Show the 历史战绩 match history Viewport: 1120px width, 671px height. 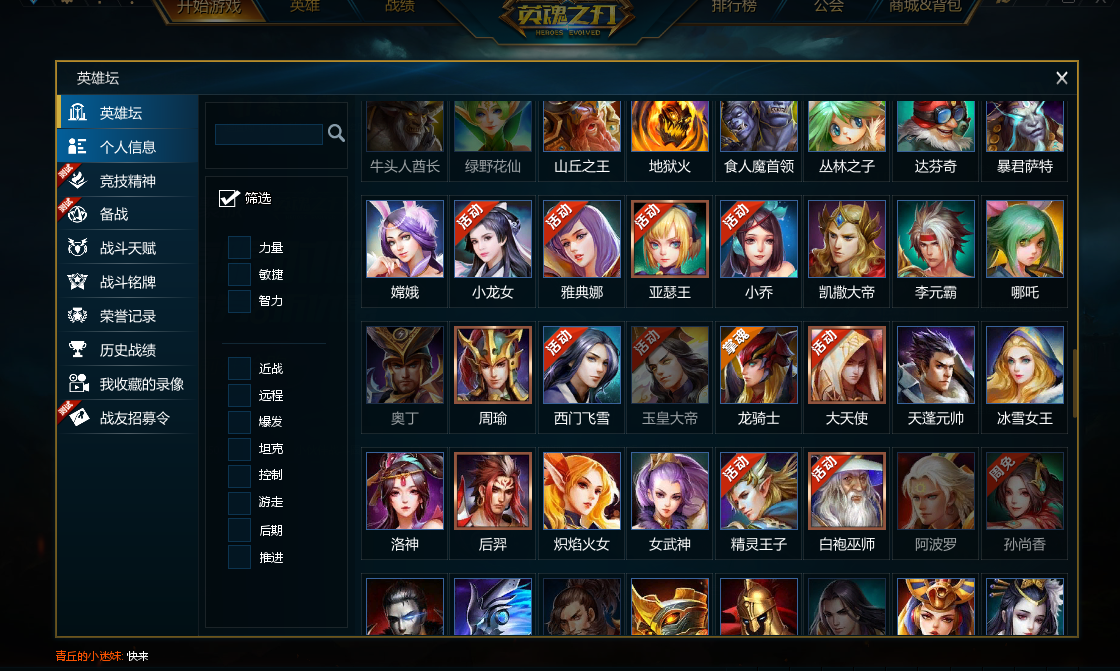click(x=127, y=350)
